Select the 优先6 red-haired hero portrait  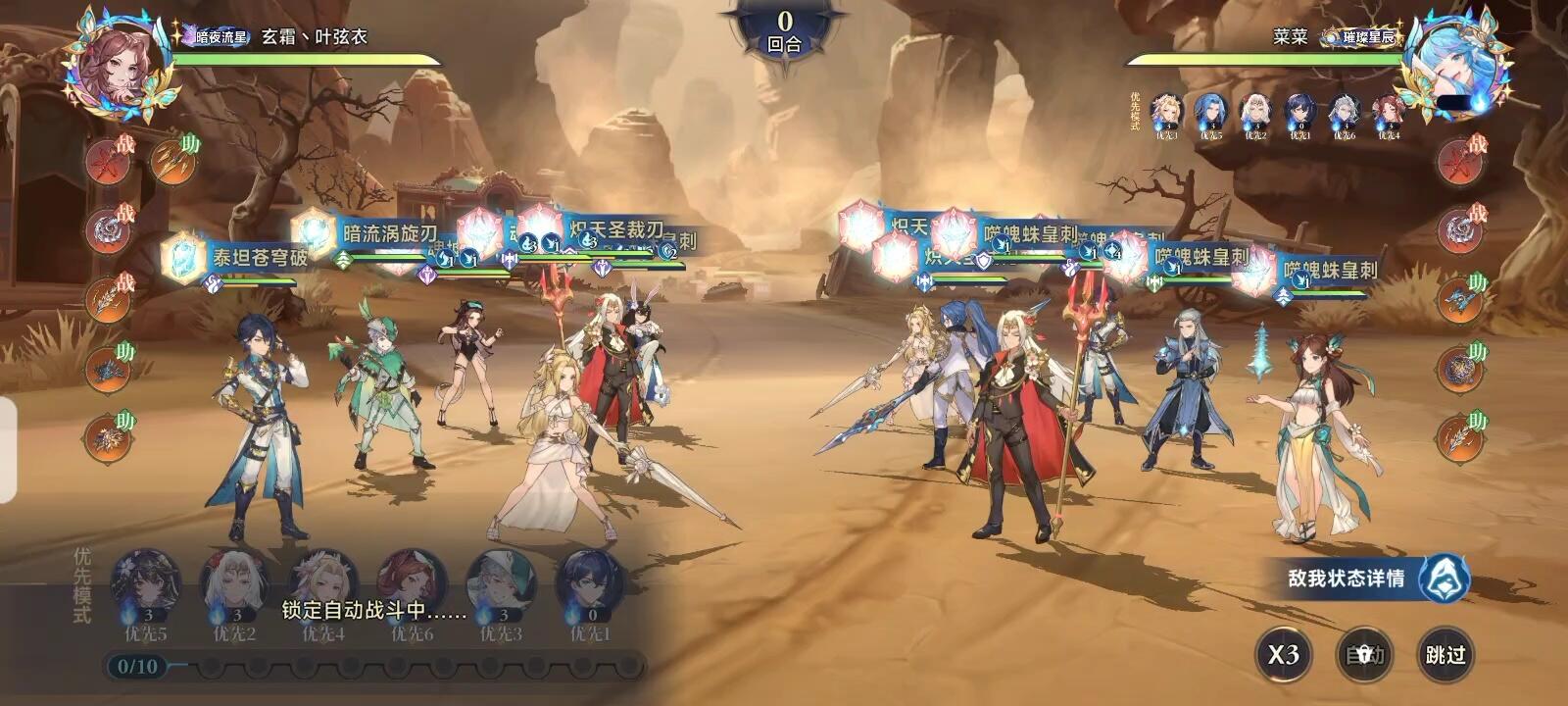point(412,585)
